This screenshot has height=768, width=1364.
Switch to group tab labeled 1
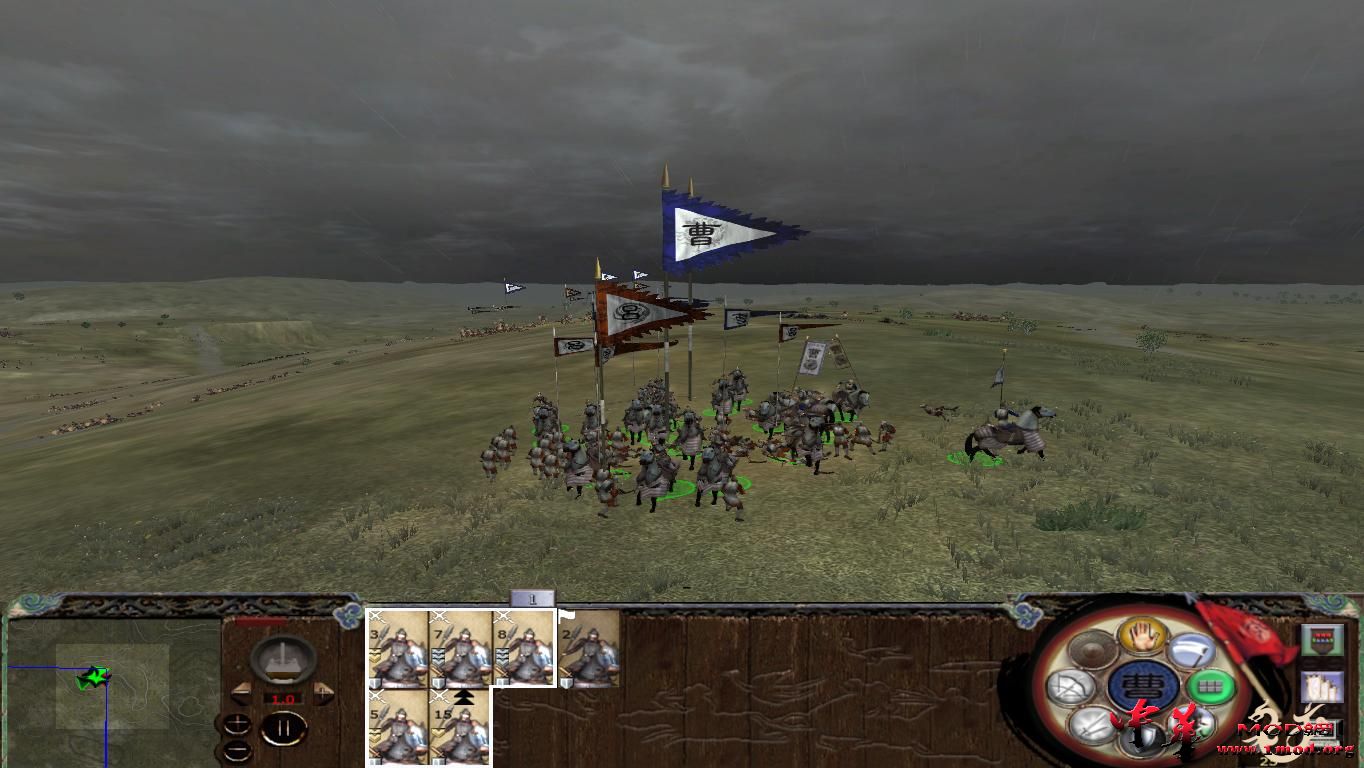(x=533, y=598)
